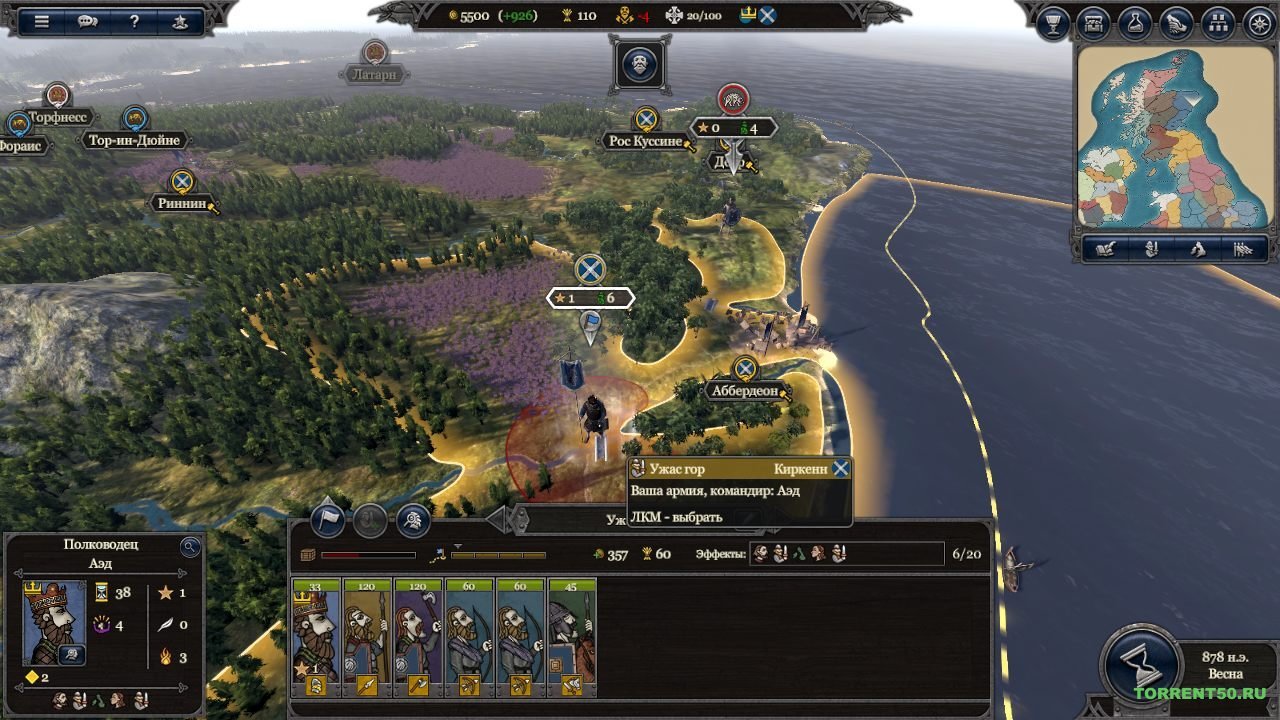The height and width of the screenshot is (720, 1280).
Task: Close the Ужас гор tooltip with its X
Action: [839, 468]
